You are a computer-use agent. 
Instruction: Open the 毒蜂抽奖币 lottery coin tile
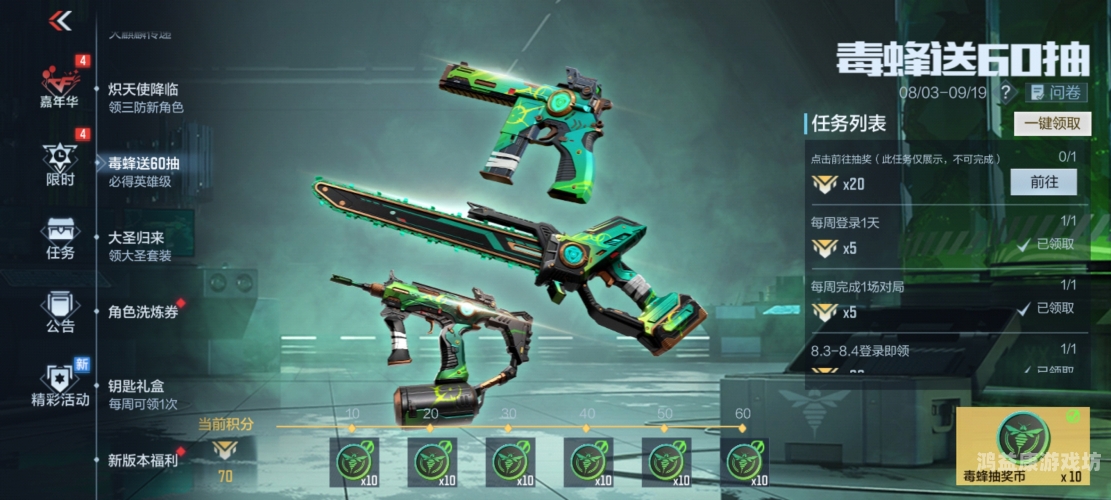click(x=1019, y=446)
